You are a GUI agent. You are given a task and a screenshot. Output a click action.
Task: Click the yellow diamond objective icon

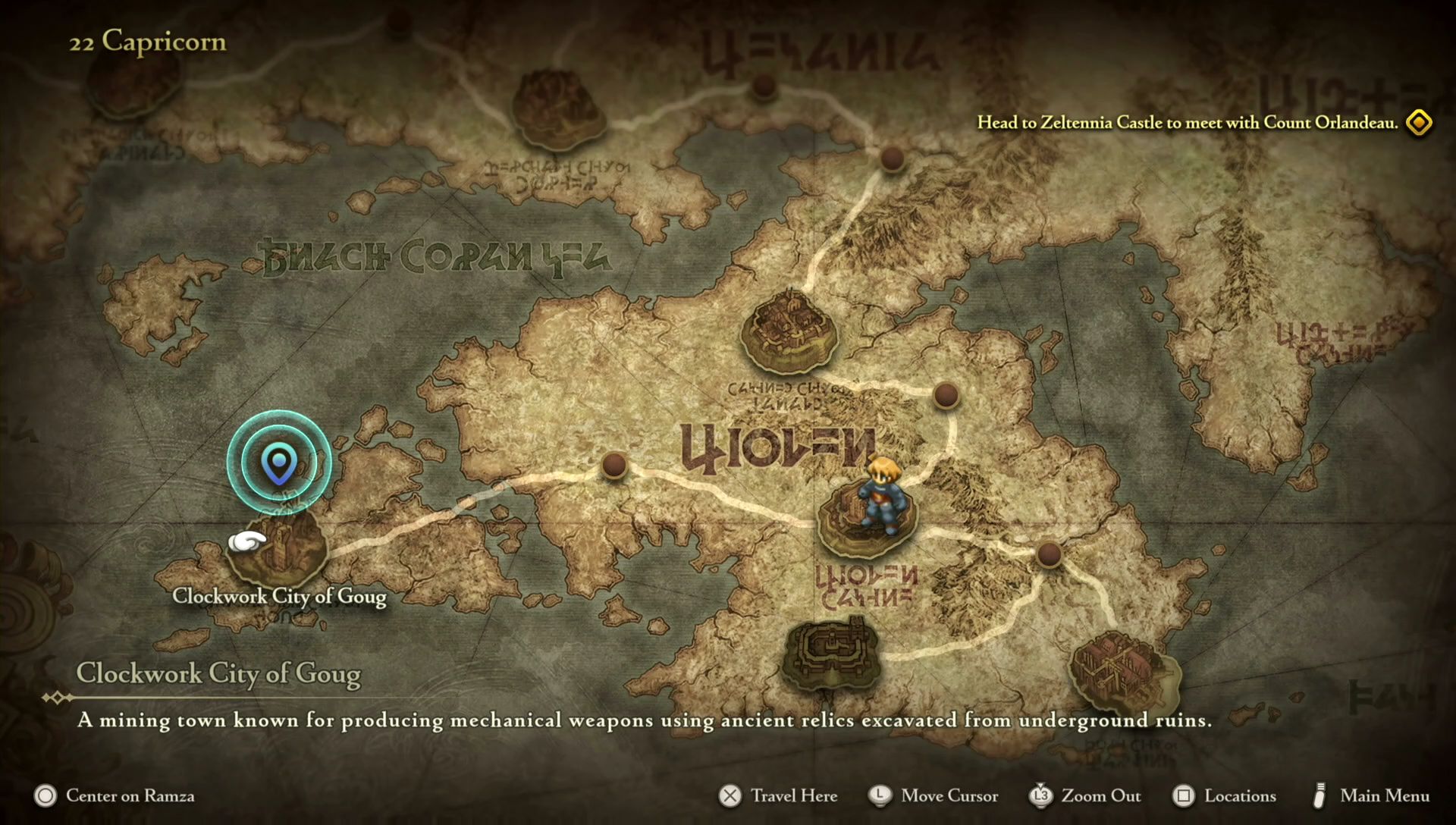tap(1419, 123)
